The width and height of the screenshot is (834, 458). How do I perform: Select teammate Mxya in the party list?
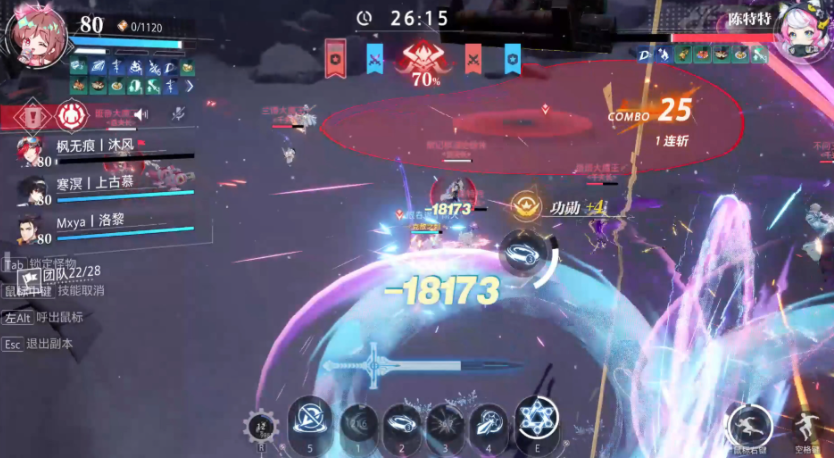[x=84, y=220]
